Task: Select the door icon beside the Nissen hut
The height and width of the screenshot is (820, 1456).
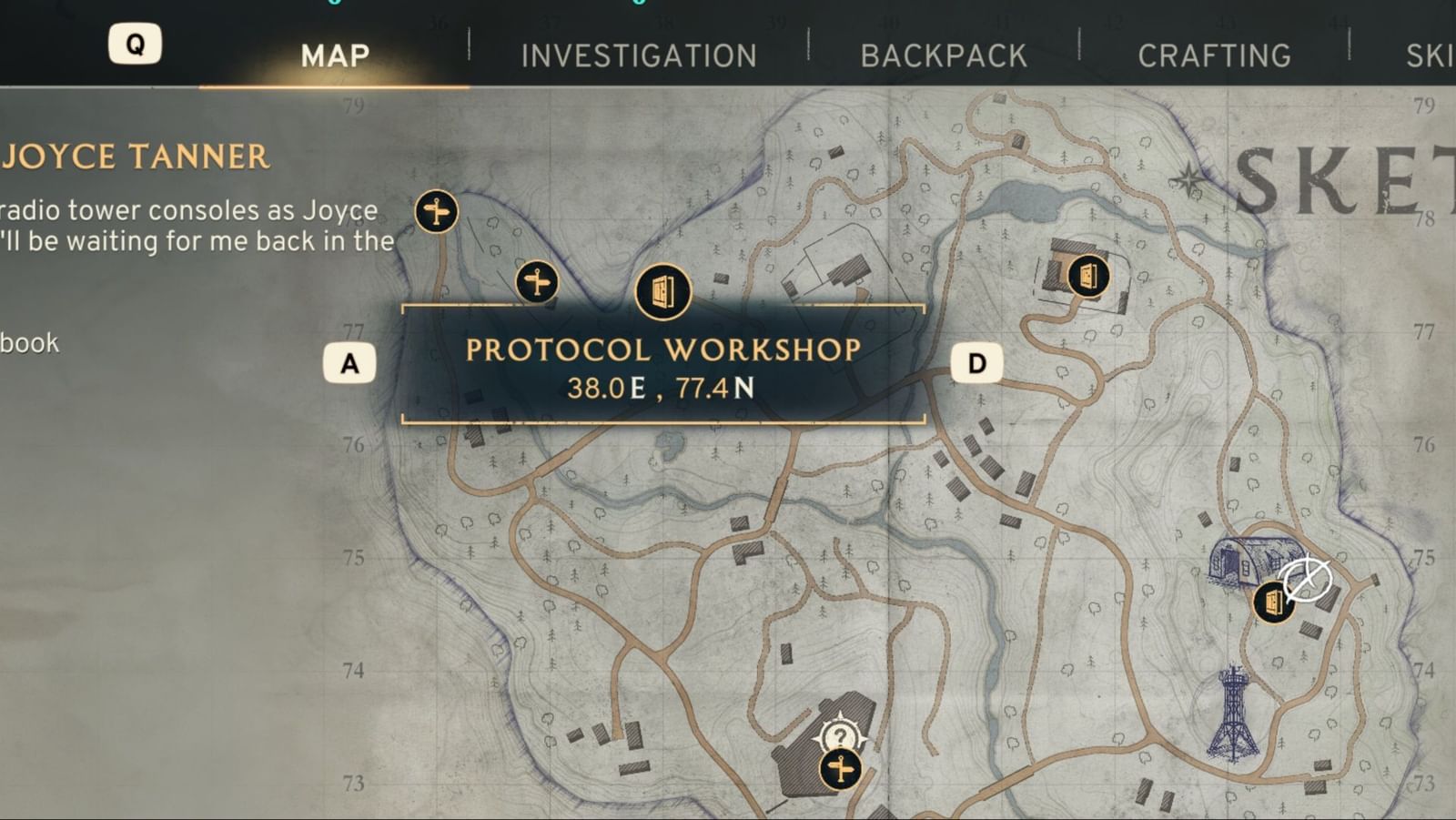Action: [1273, 602]
